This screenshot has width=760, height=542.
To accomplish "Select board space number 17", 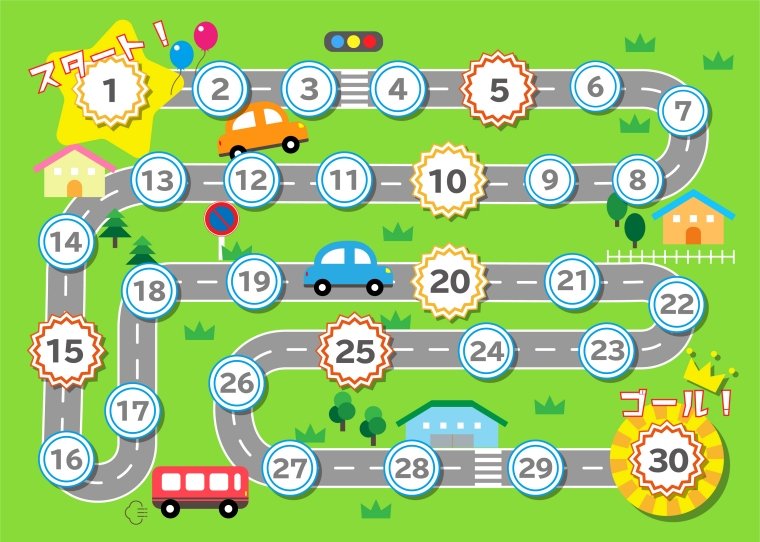I will coord(132,410).
